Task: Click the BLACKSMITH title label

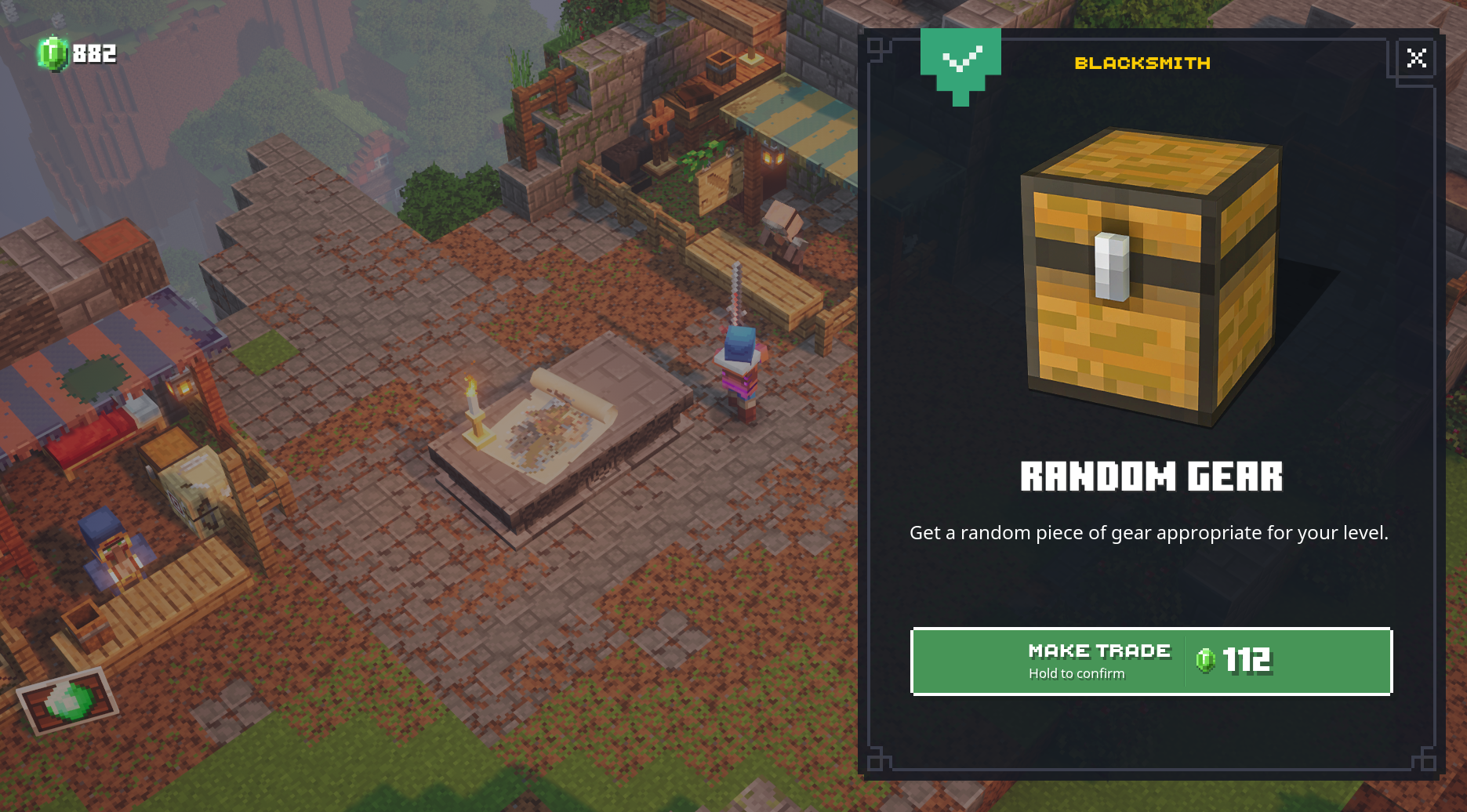Action: coord(1141,63)
